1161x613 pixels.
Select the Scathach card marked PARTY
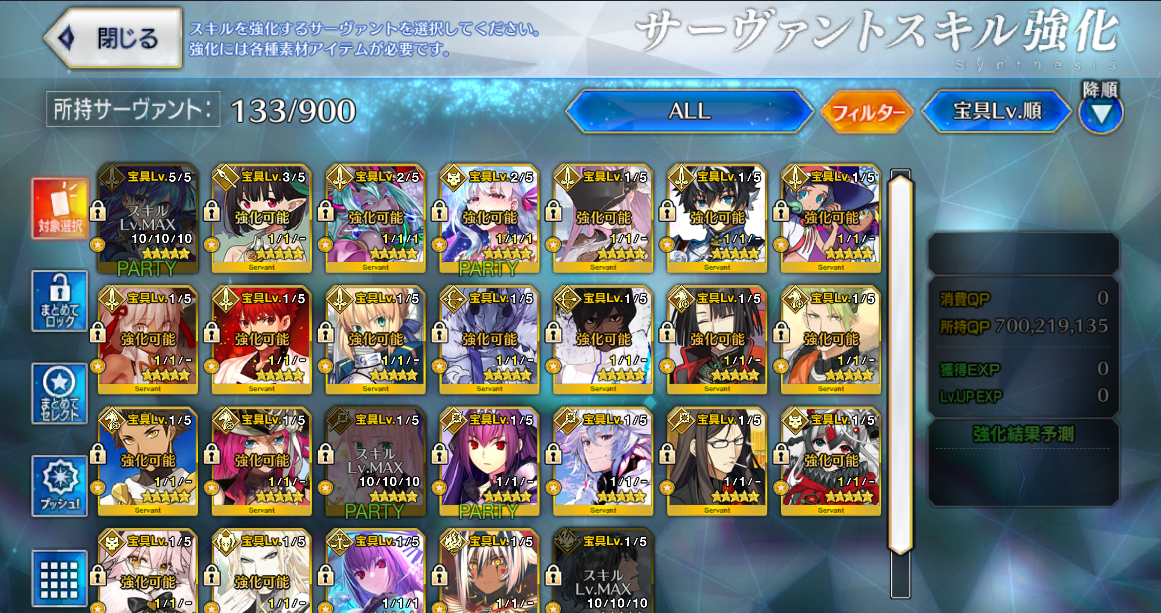490,462
